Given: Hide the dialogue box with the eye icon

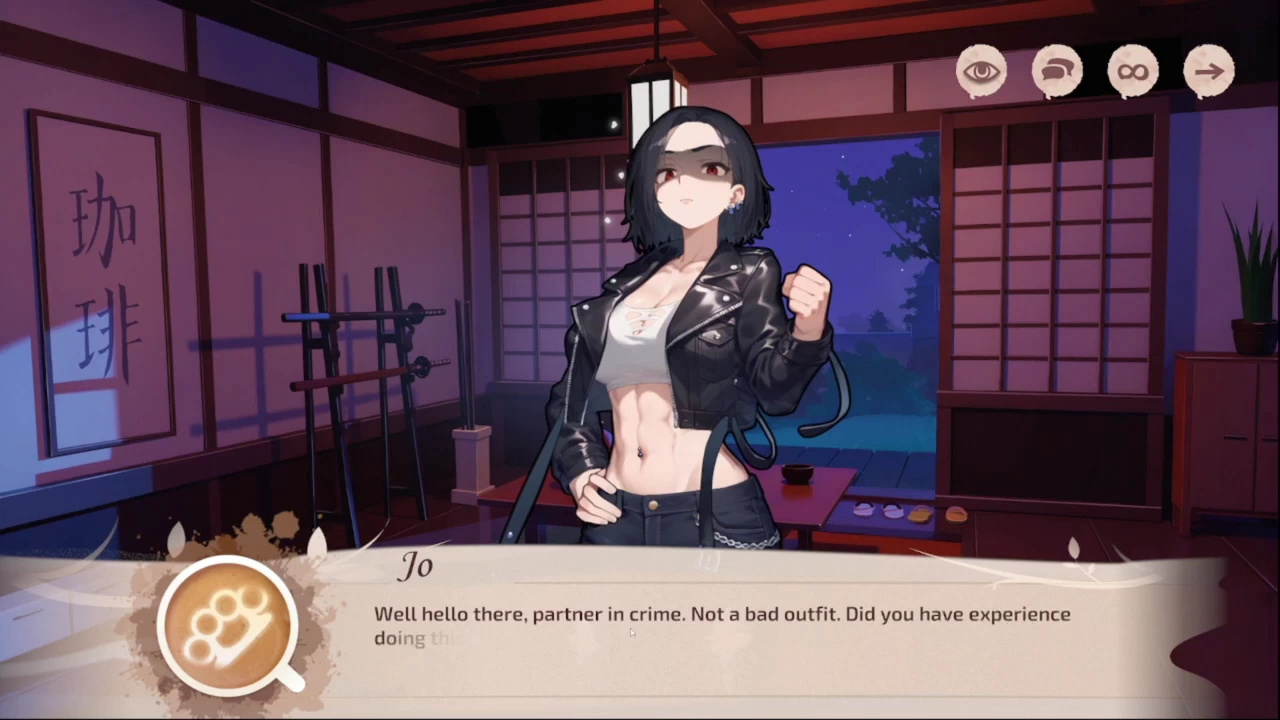Looking at the screenshot, I should 981,71.
